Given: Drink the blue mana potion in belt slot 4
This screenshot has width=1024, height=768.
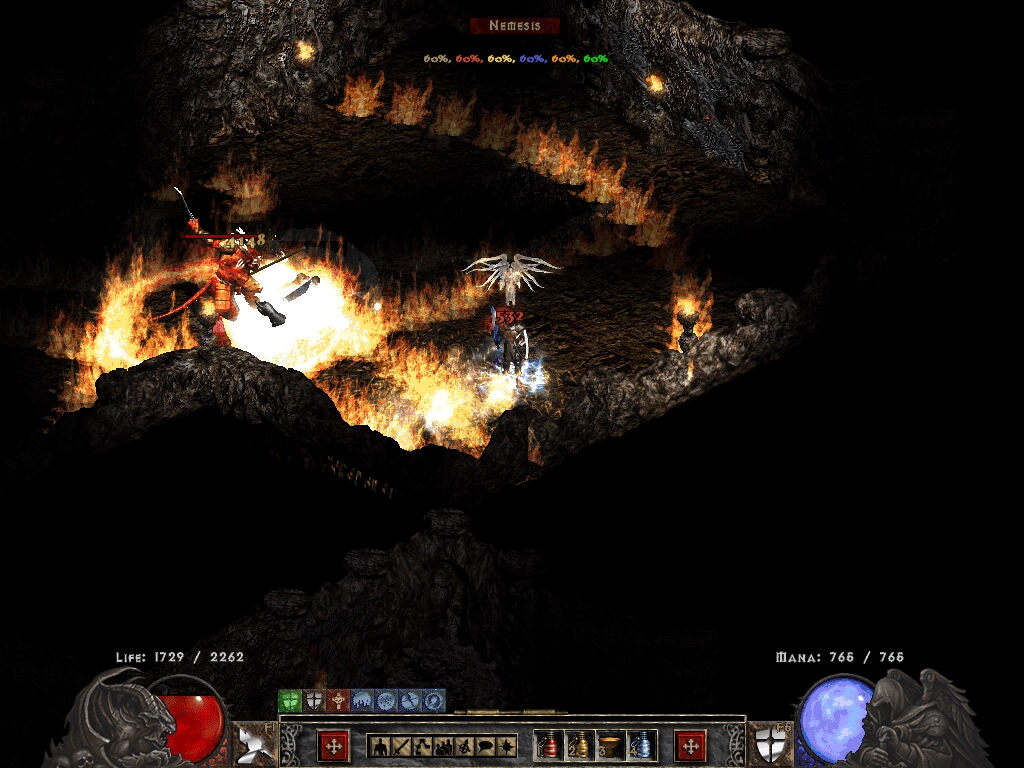Looking at the screenshot, I should (x=641, y=745).
